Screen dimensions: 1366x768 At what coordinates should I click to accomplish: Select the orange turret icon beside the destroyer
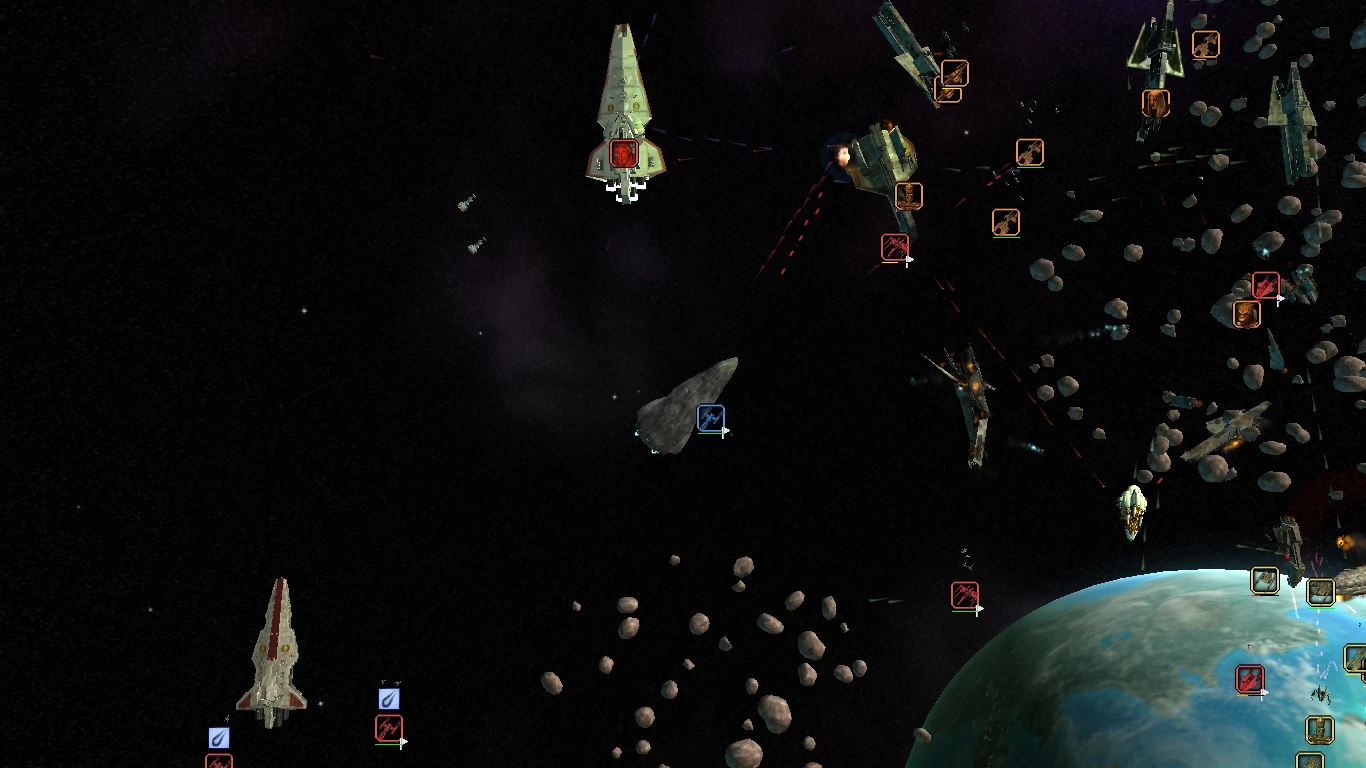click(908, 195)
